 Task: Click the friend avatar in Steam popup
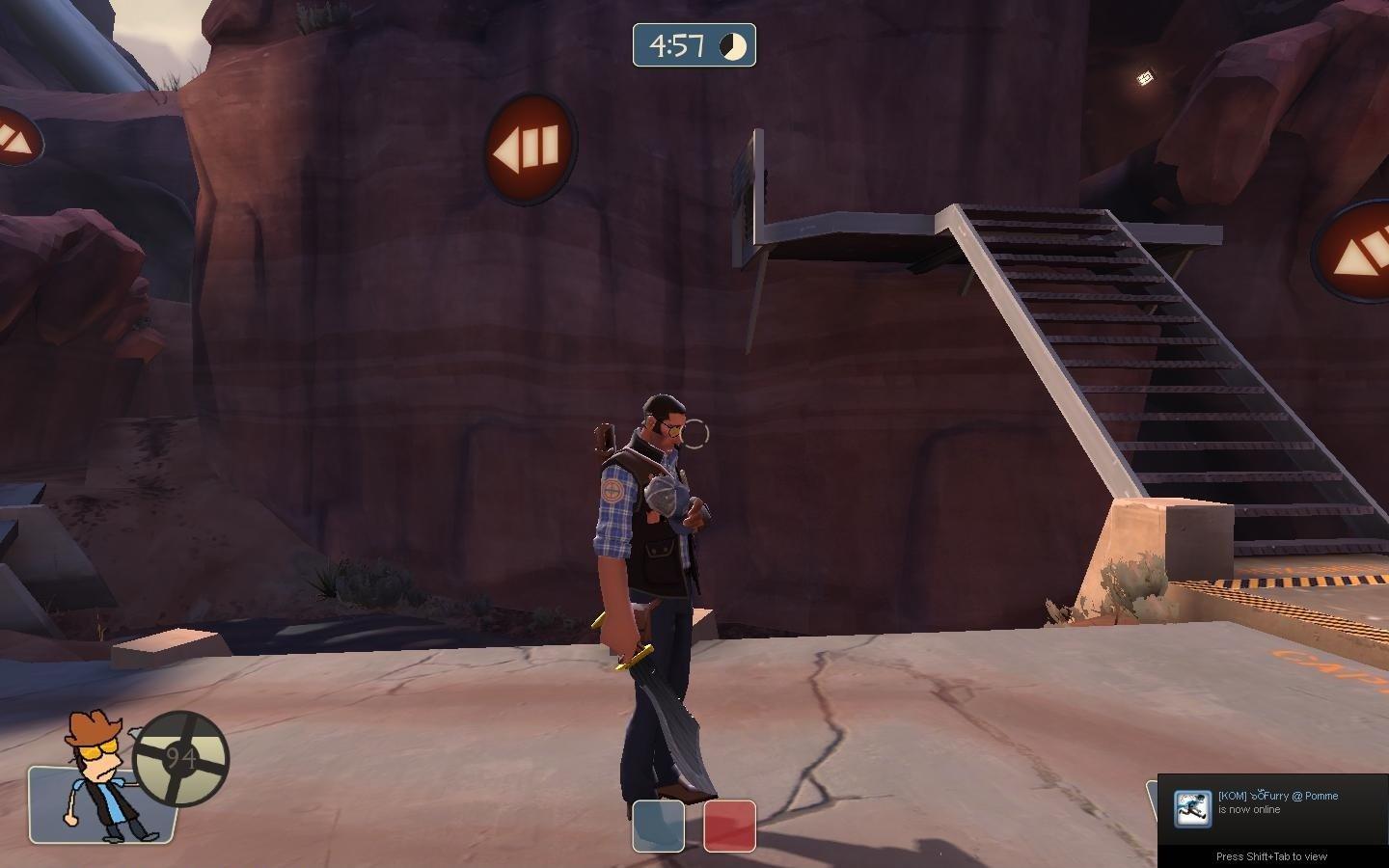coord(1192,808)
